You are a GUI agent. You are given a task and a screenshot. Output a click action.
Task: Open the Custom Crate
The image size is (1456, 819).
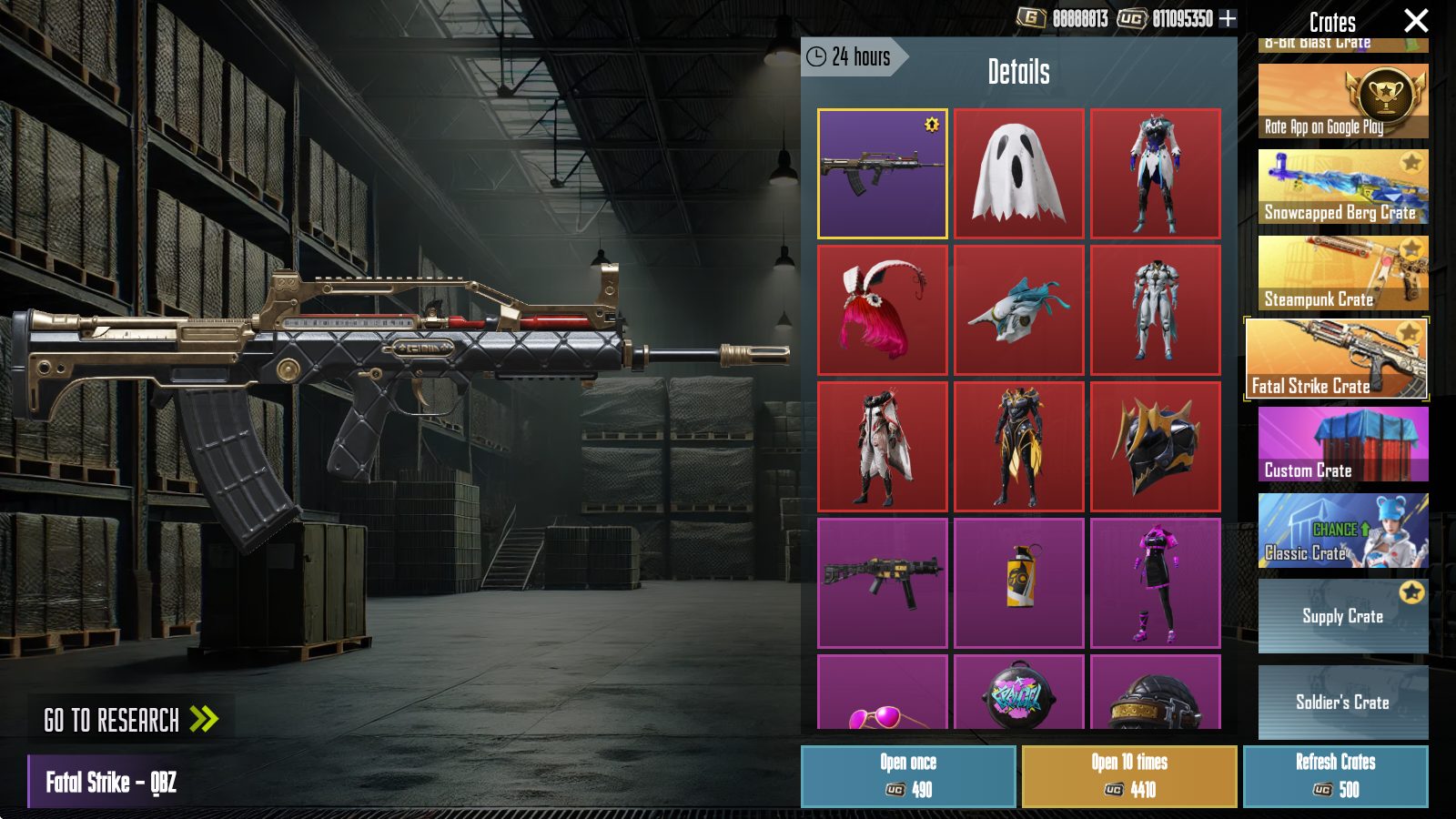[x=1342, y=444]
